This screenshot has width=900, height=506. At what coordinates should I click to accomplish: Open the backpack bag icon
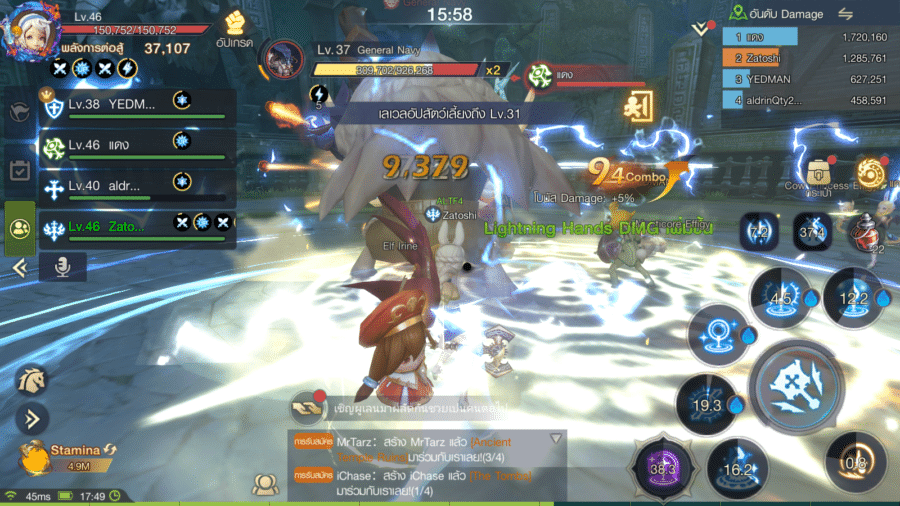820,171
